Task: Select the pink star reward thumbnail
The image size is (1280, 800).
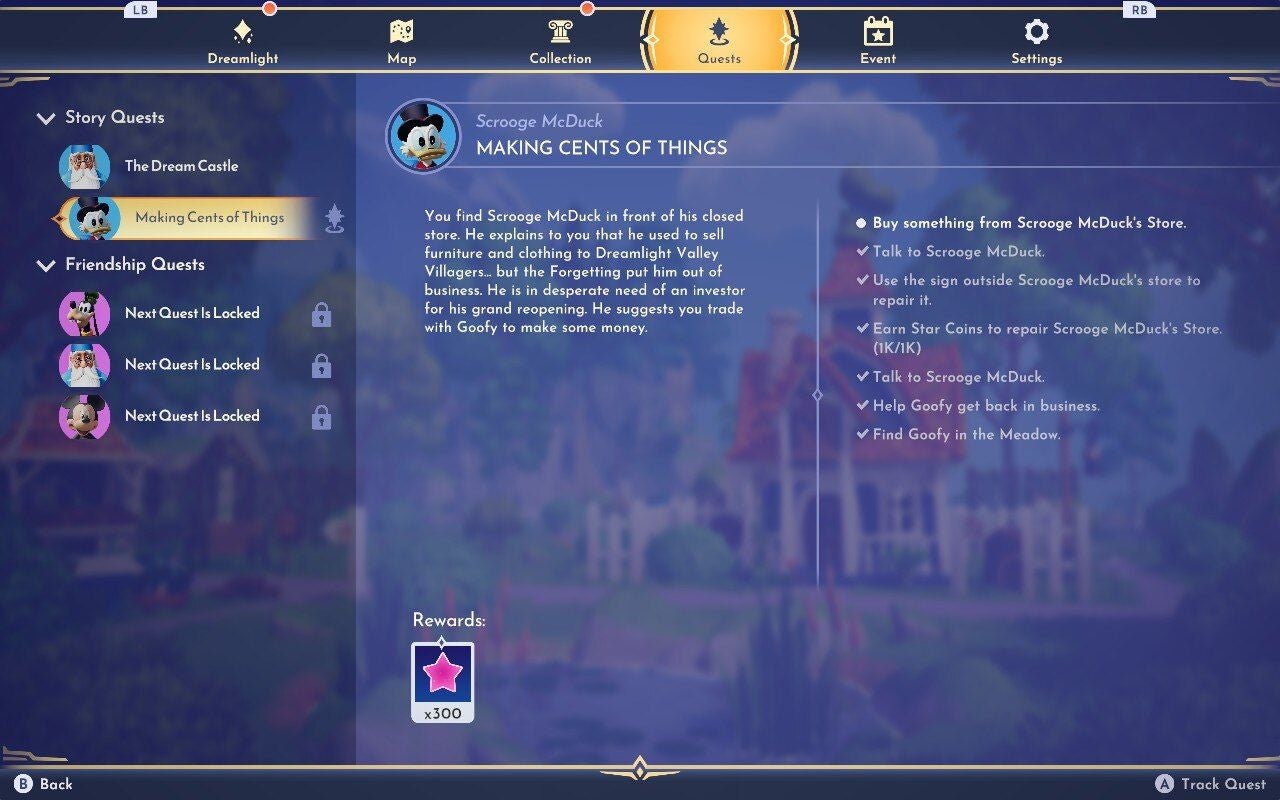Action: [443, 680]
